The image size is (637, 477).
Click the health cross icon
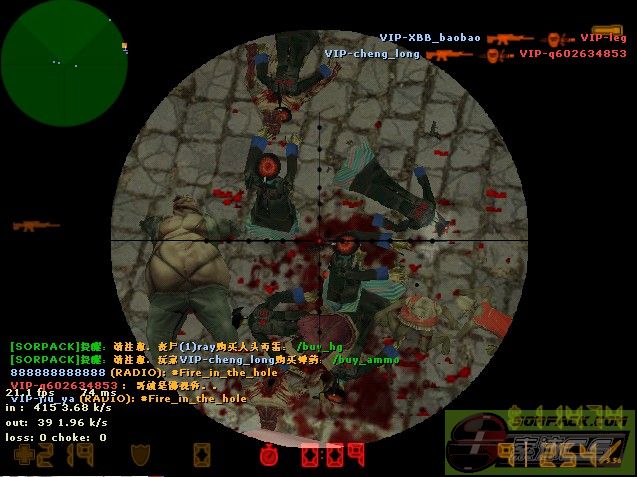coord(20,456)
